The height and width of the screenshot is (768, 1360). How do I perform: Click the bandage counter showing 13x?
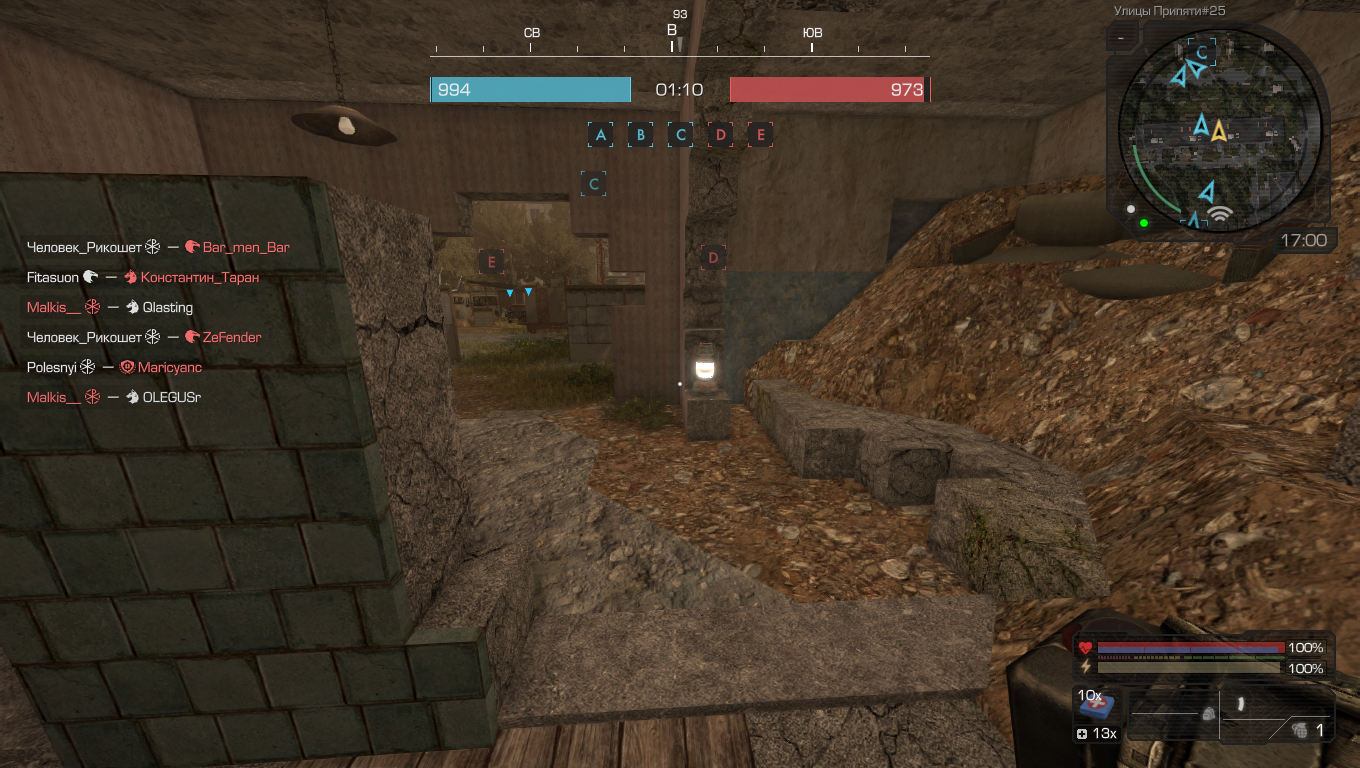(1097, 734)
